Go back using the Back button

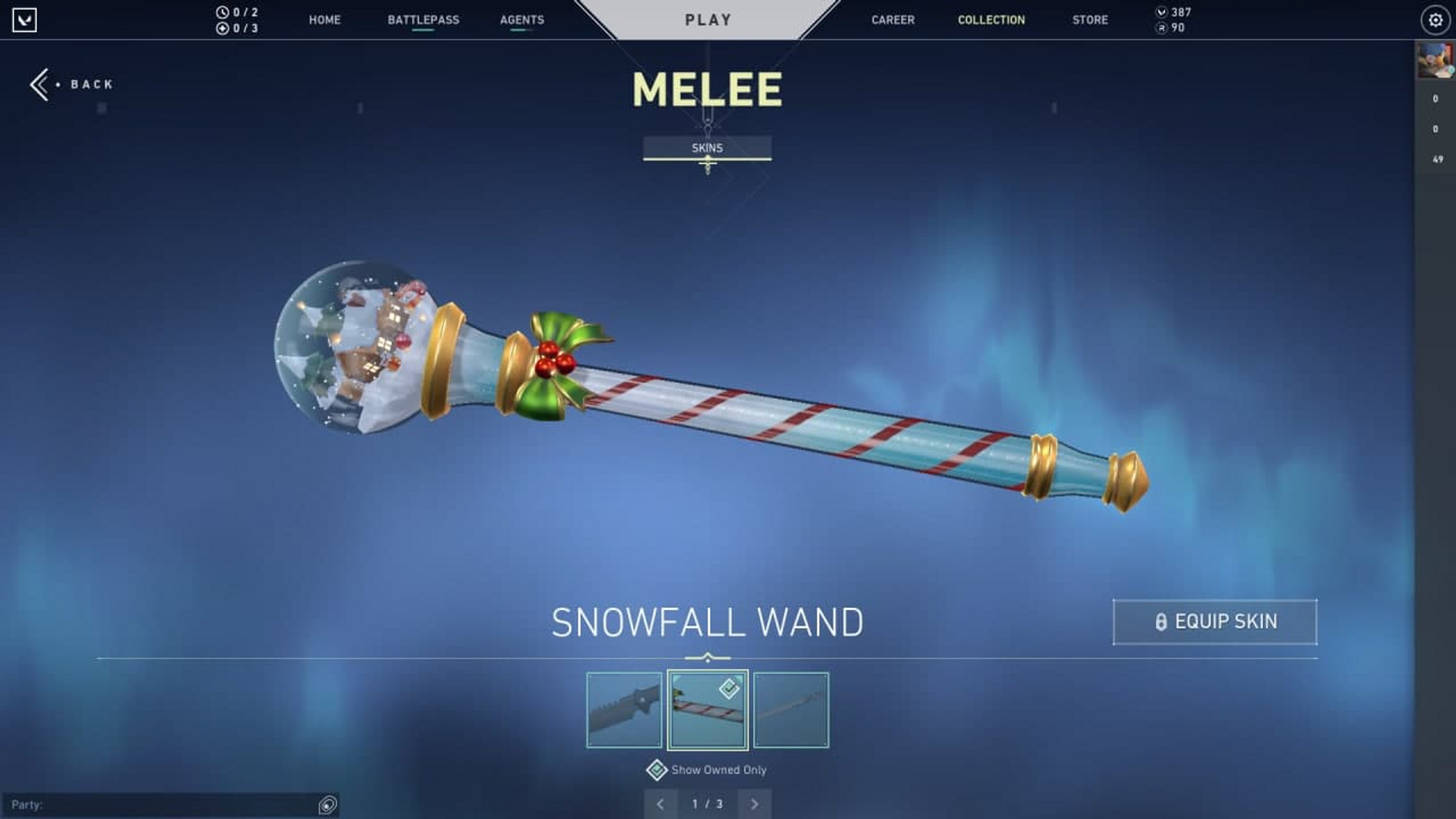click(73, 84)
